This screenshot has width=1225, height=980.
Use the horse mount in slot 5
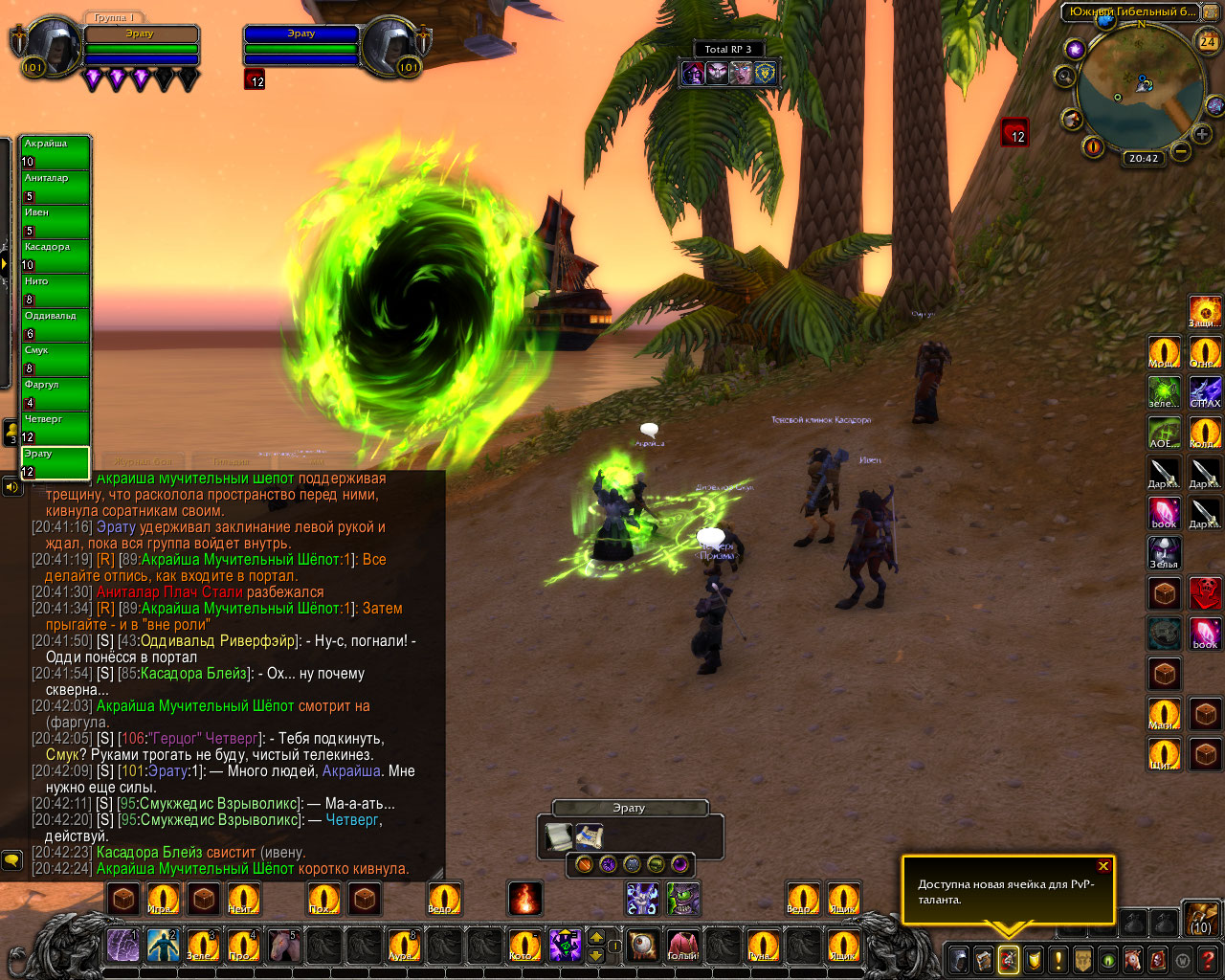click(284, 946)
